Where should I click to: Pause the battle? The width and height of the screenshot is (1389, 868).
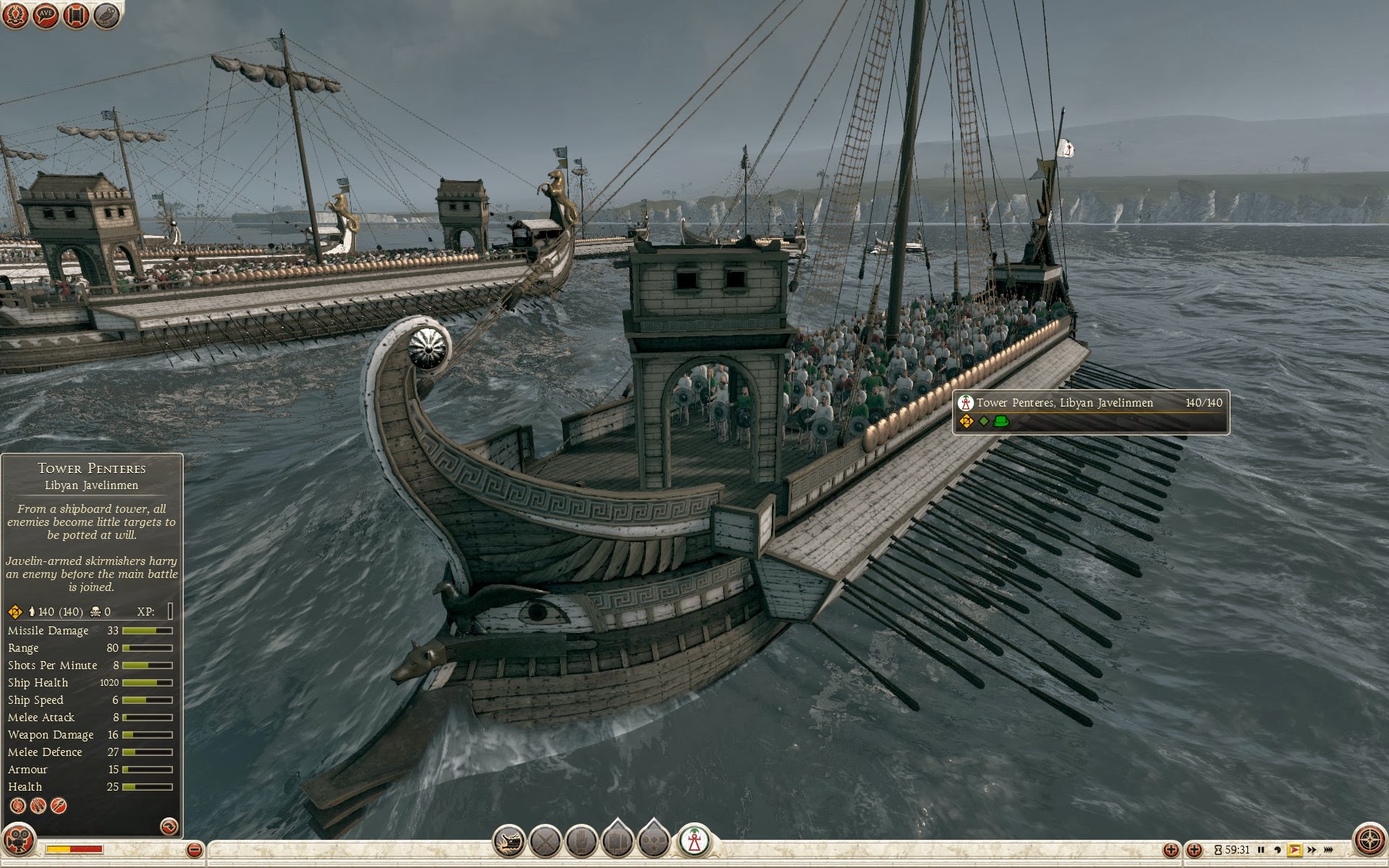coord(1261,850)
